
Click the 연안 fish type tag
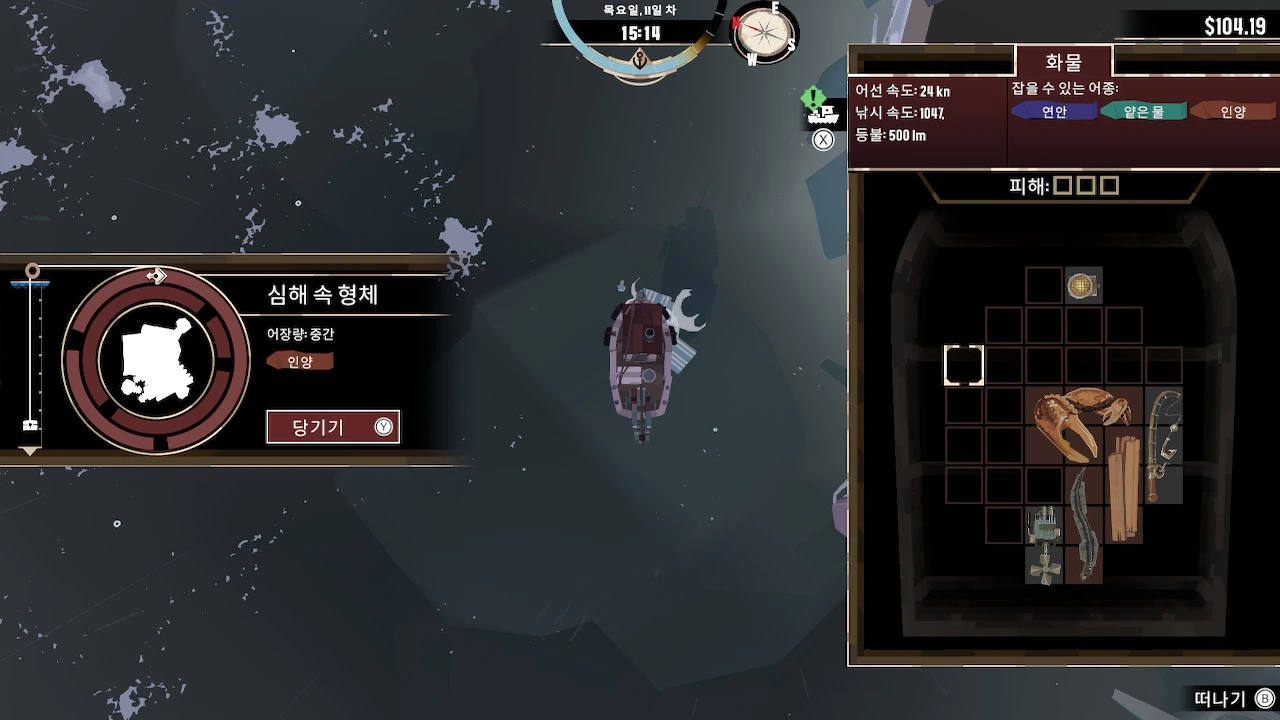pos(1054,112)
